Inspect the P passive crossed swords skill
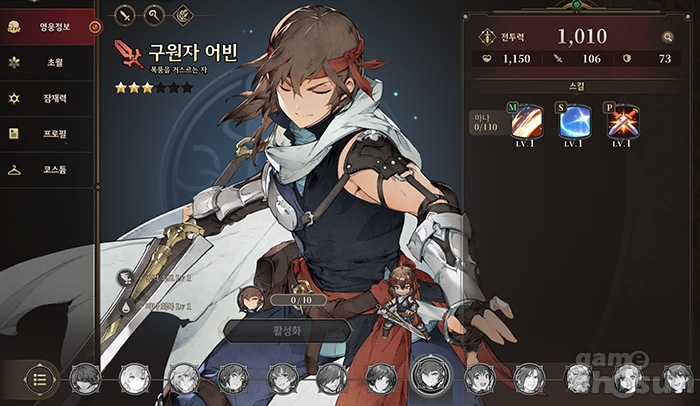The width and height of the screenshot is (700, 406). pos(622,122)
